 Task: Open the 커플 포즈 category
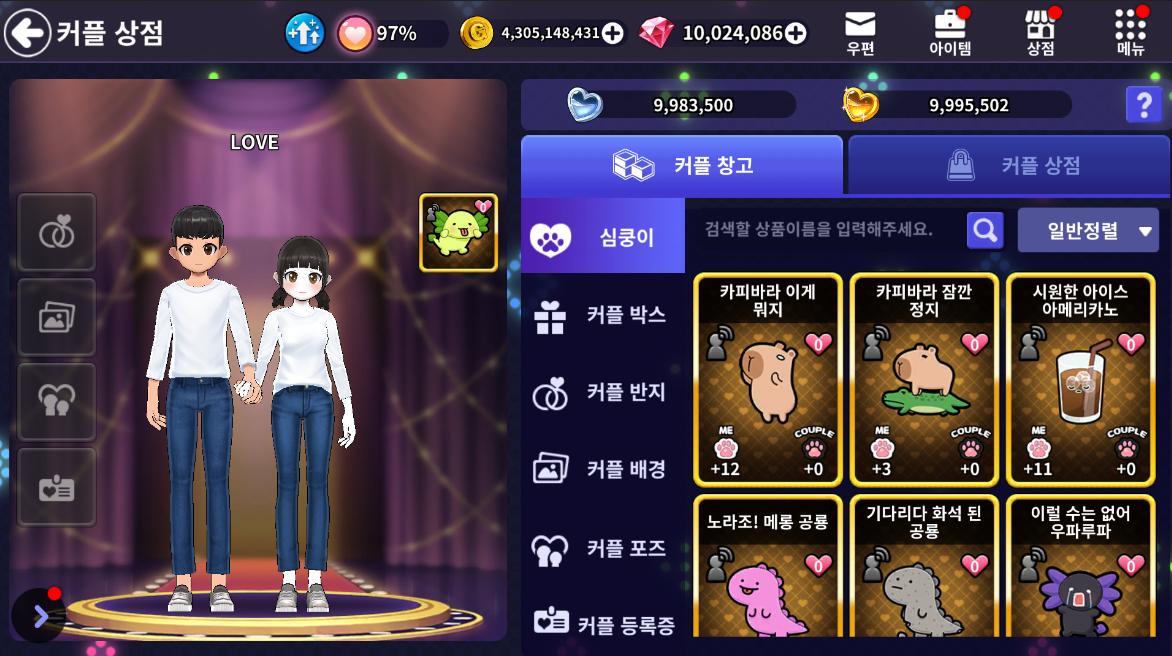(603, 548)
